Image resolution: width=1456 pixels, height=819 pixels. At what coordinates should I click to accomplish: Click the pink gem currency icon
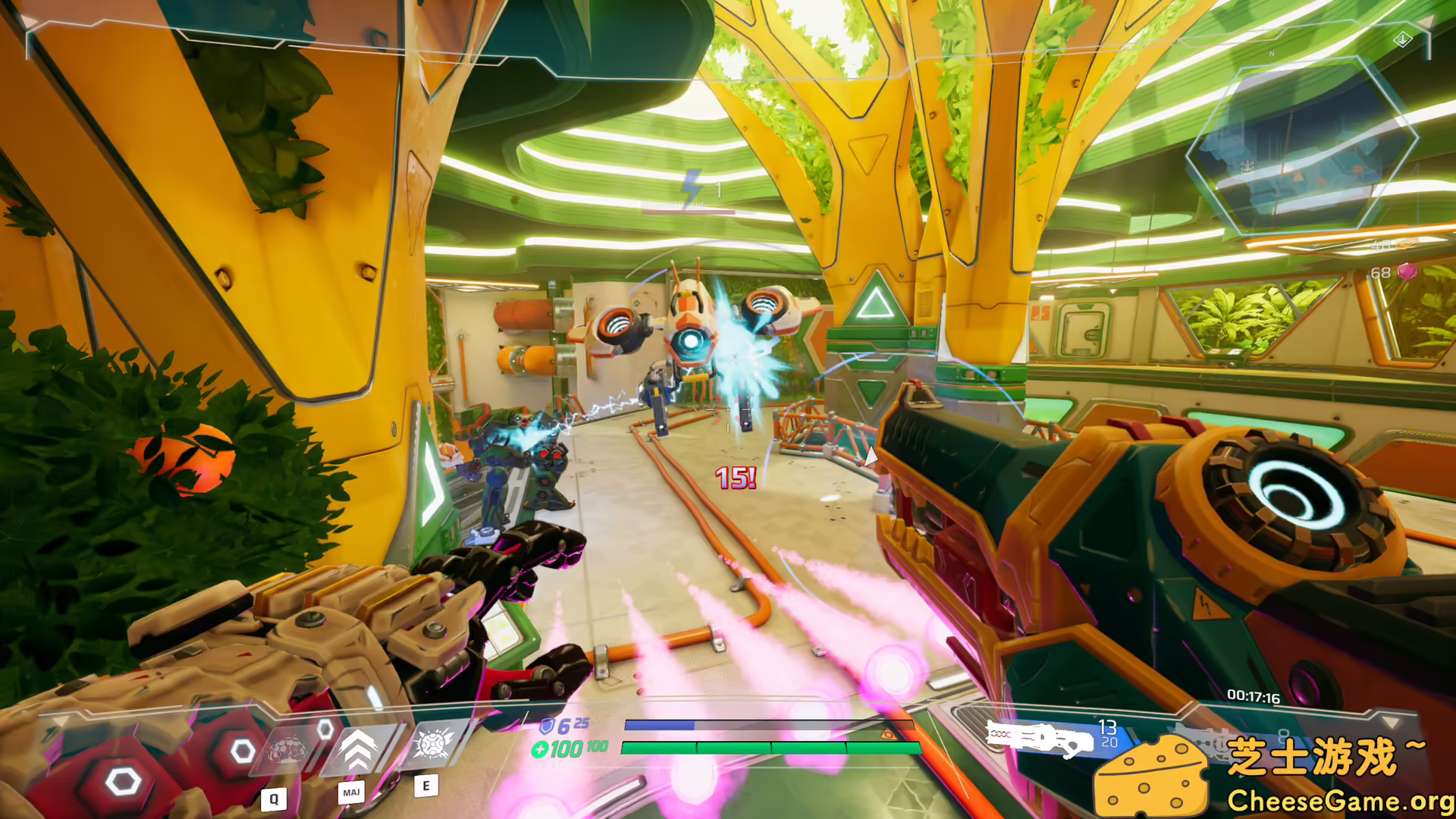(1407, 271)
